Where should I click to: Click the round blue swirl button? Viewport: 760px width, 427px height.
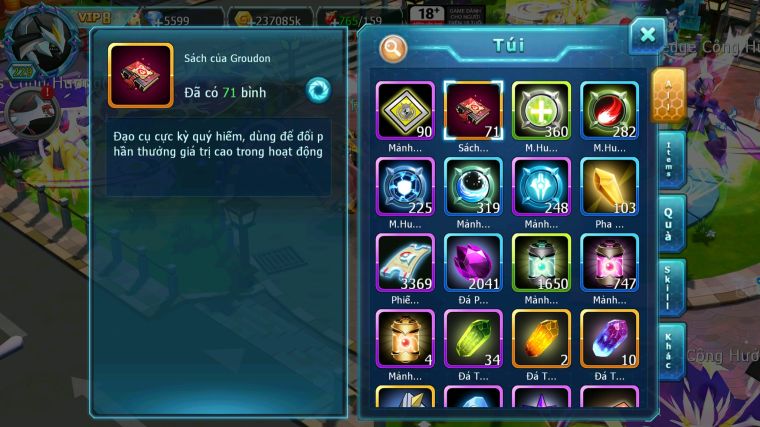pyautogui.click(x=318, y=88)
